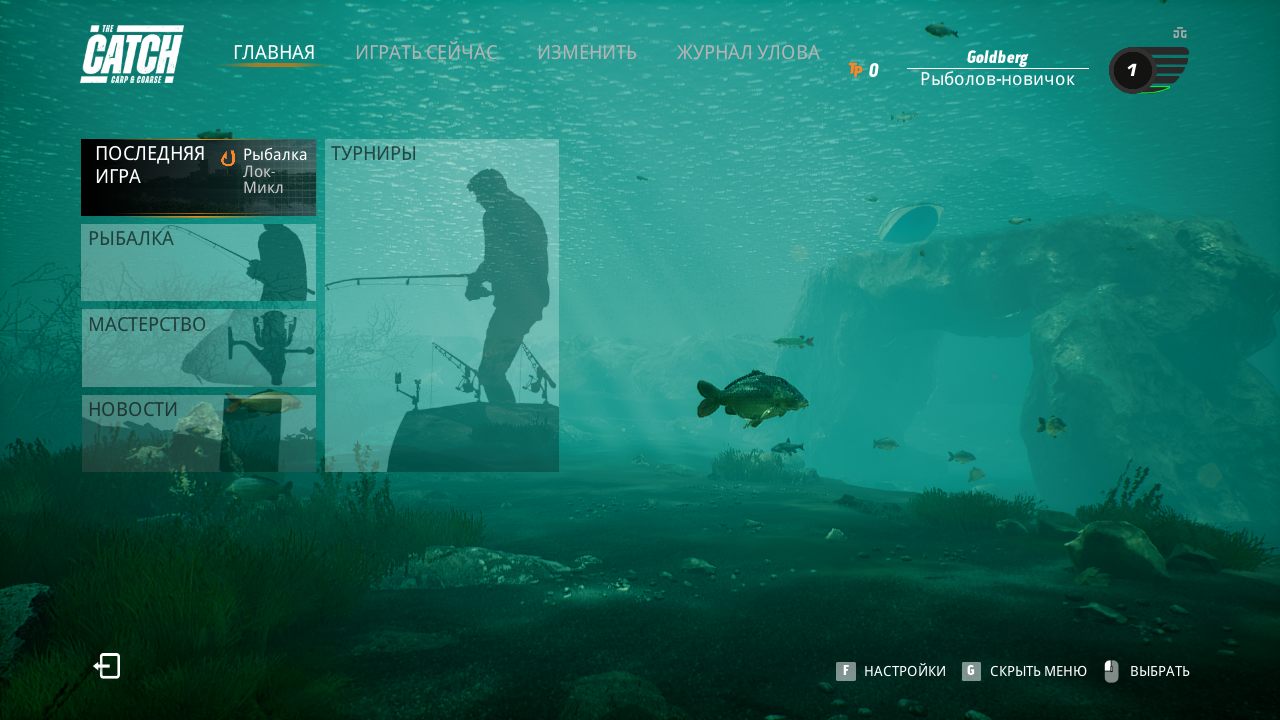Continue the ПОСЛЕДНЯЯ ИГРА tile
This screenshot has width=1280, height=720.
coord(198,177)
